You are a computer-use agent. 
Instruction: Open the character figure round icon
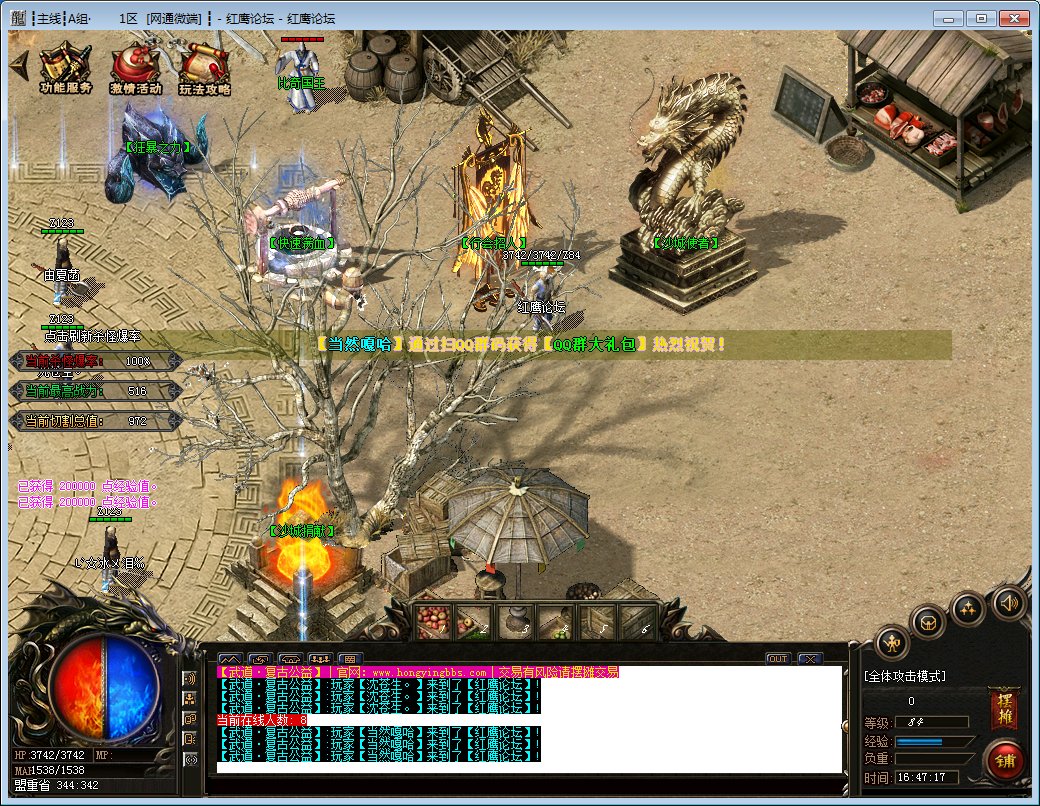click(x=892, y=643)
